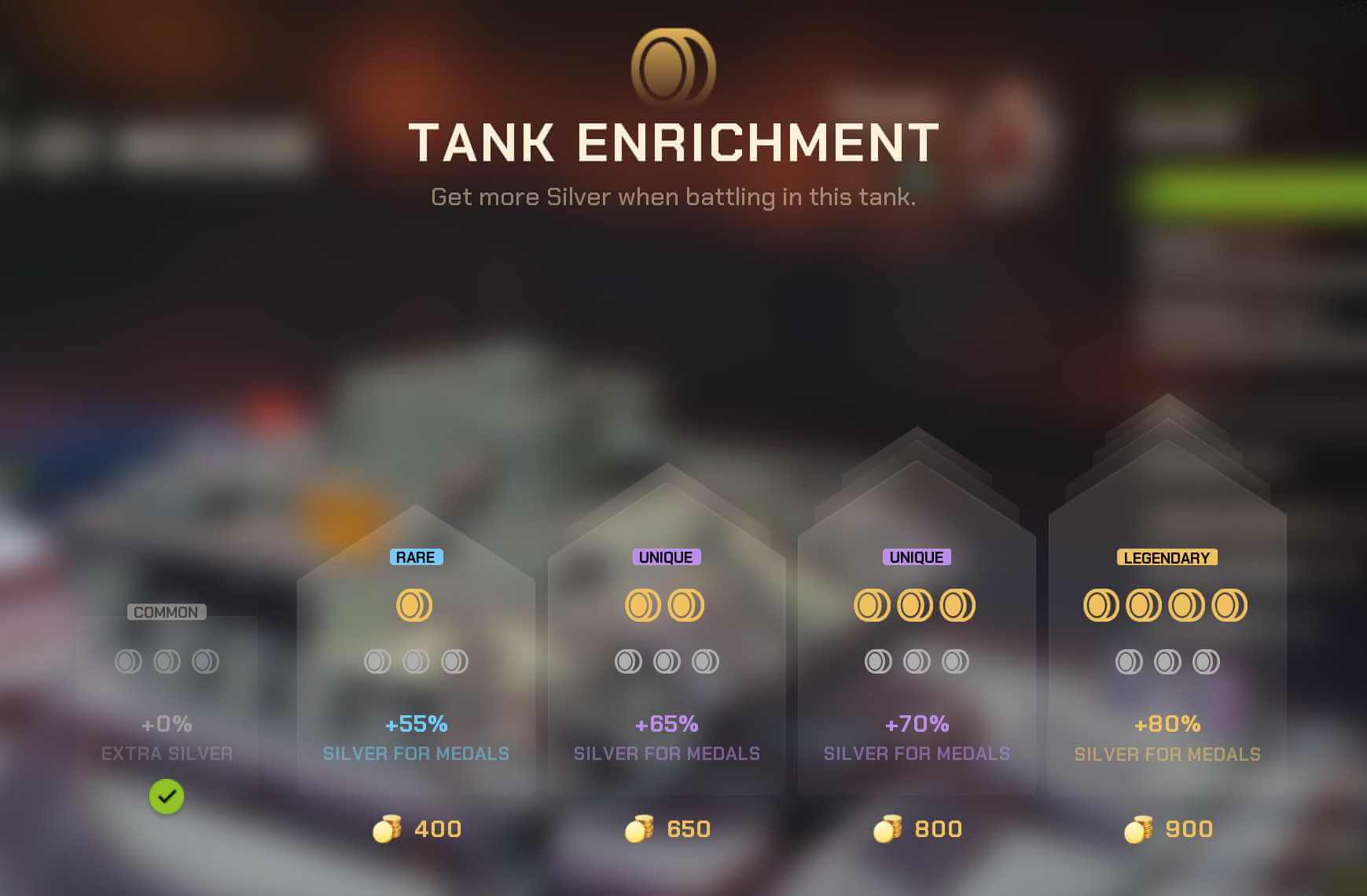Select the LEGENDARY rarity badge

(x=1166, y=557)
